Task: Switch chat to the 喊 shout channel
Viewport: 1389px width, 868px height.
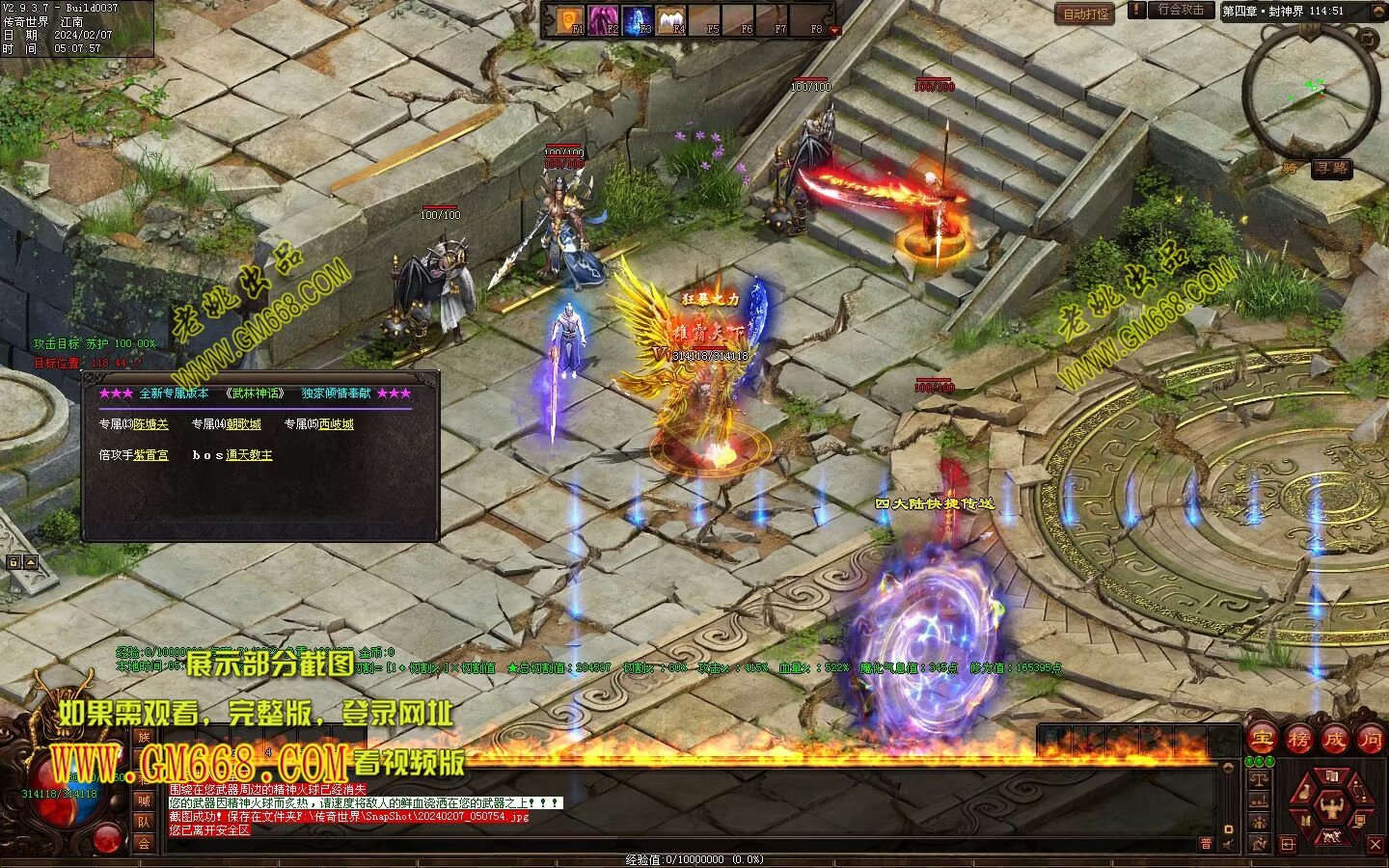Action: pyautogui.click(x=143, y=800)
